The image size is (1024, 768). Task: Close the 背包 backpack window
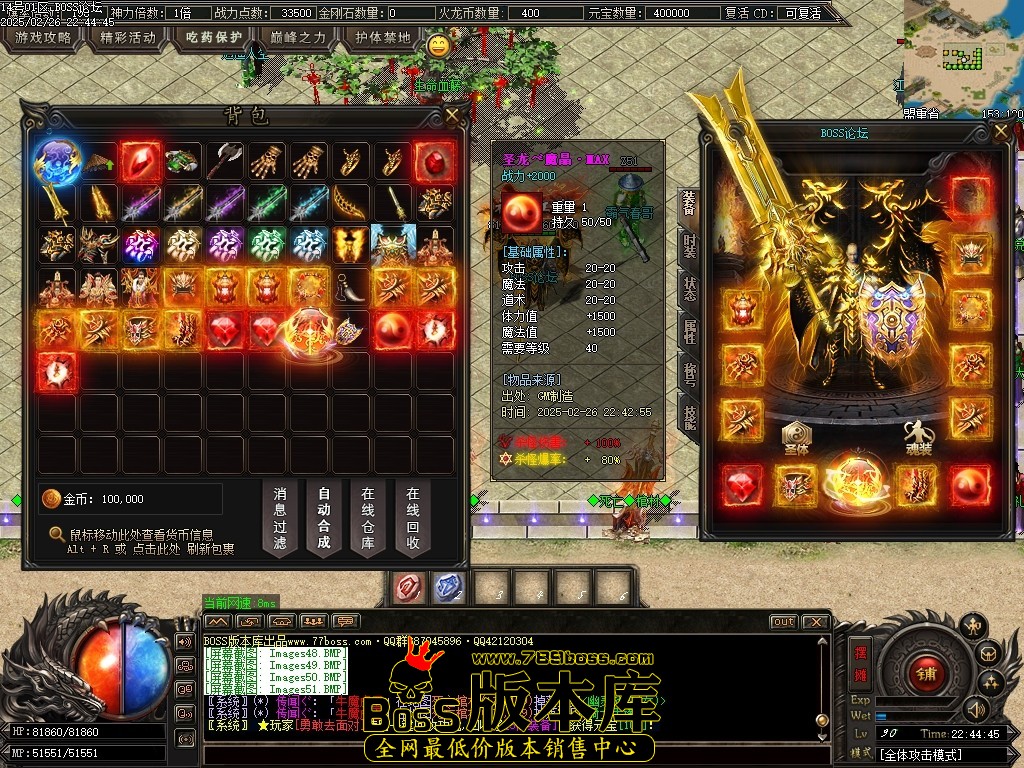click(453, 115)
